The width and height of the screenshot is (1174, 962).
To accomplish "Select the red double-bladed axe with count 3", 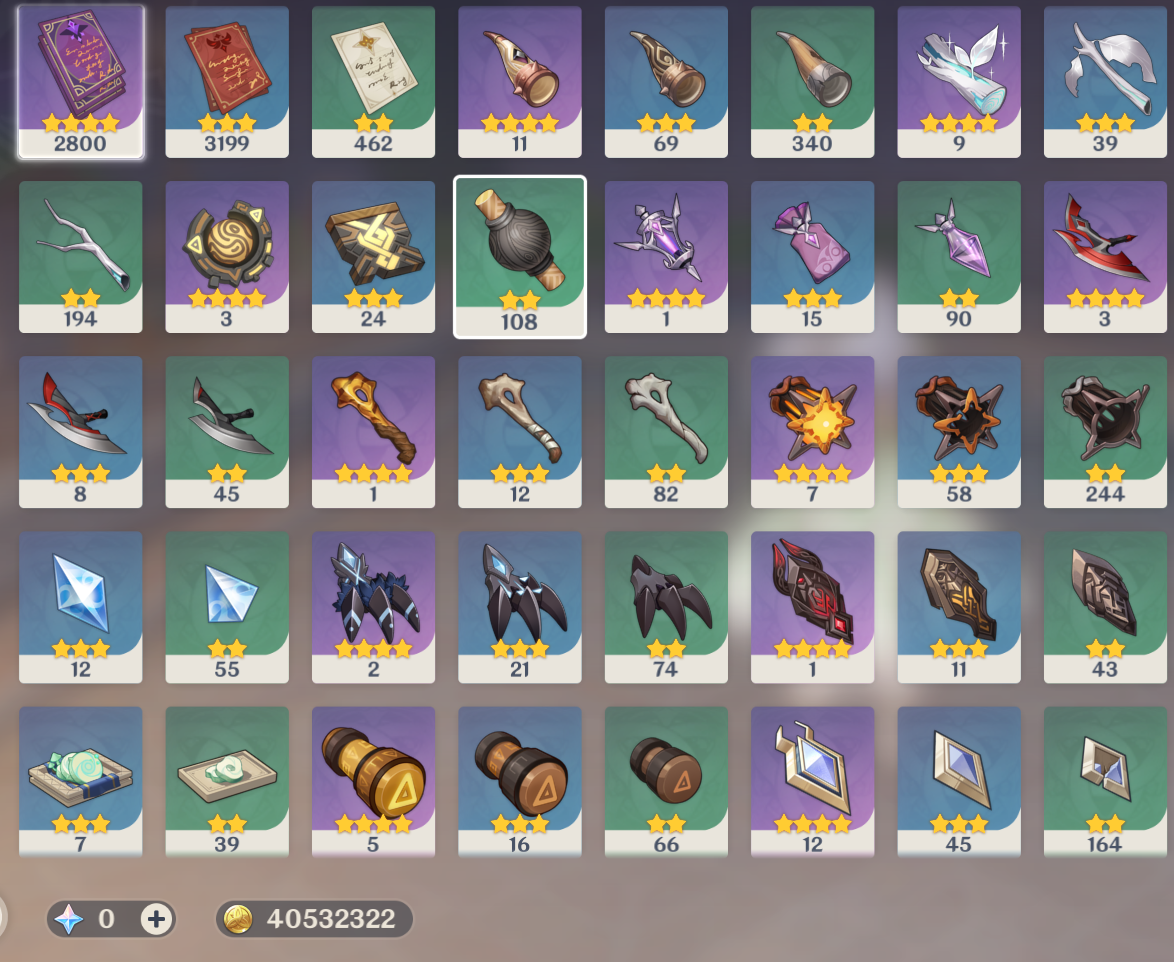I will tap(1105, 256).
